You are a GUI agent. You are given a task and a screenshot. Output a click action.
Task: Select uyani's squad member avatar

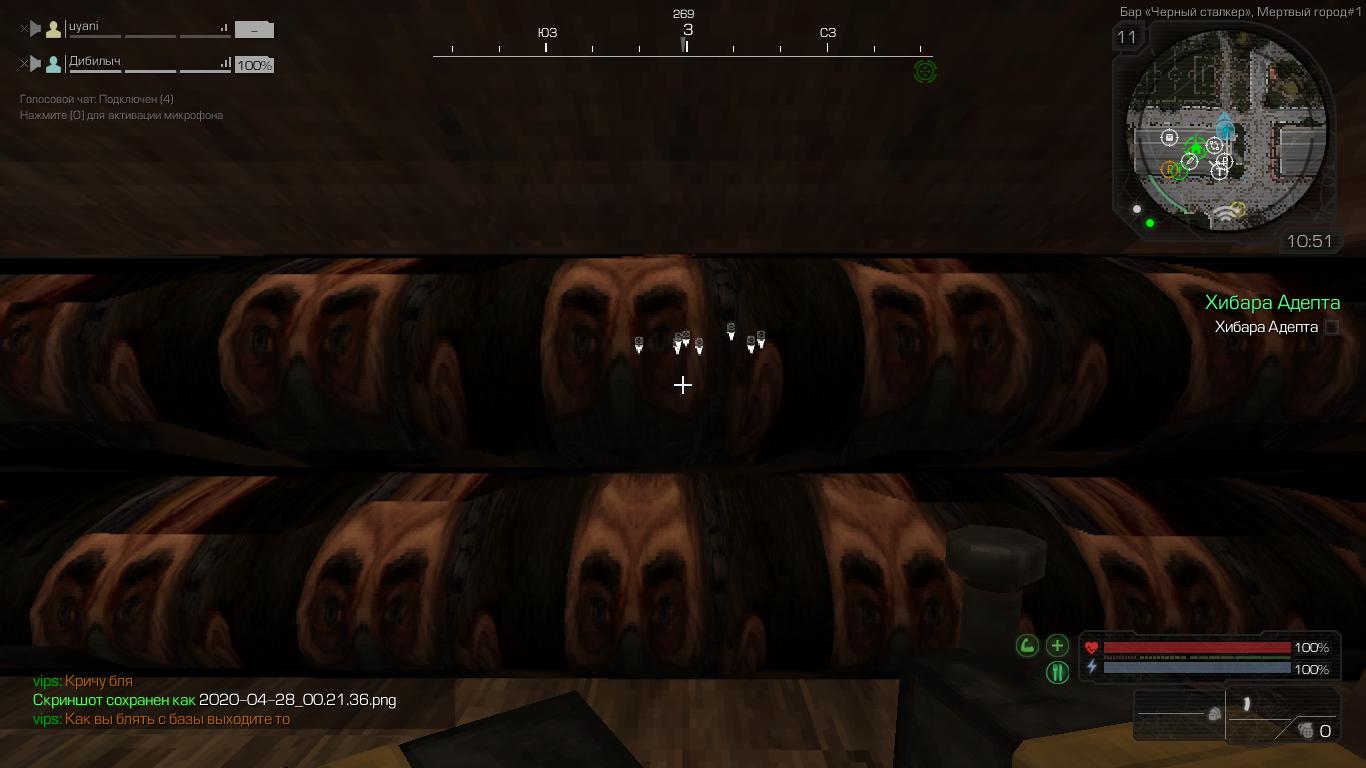(x=54, y=29)
